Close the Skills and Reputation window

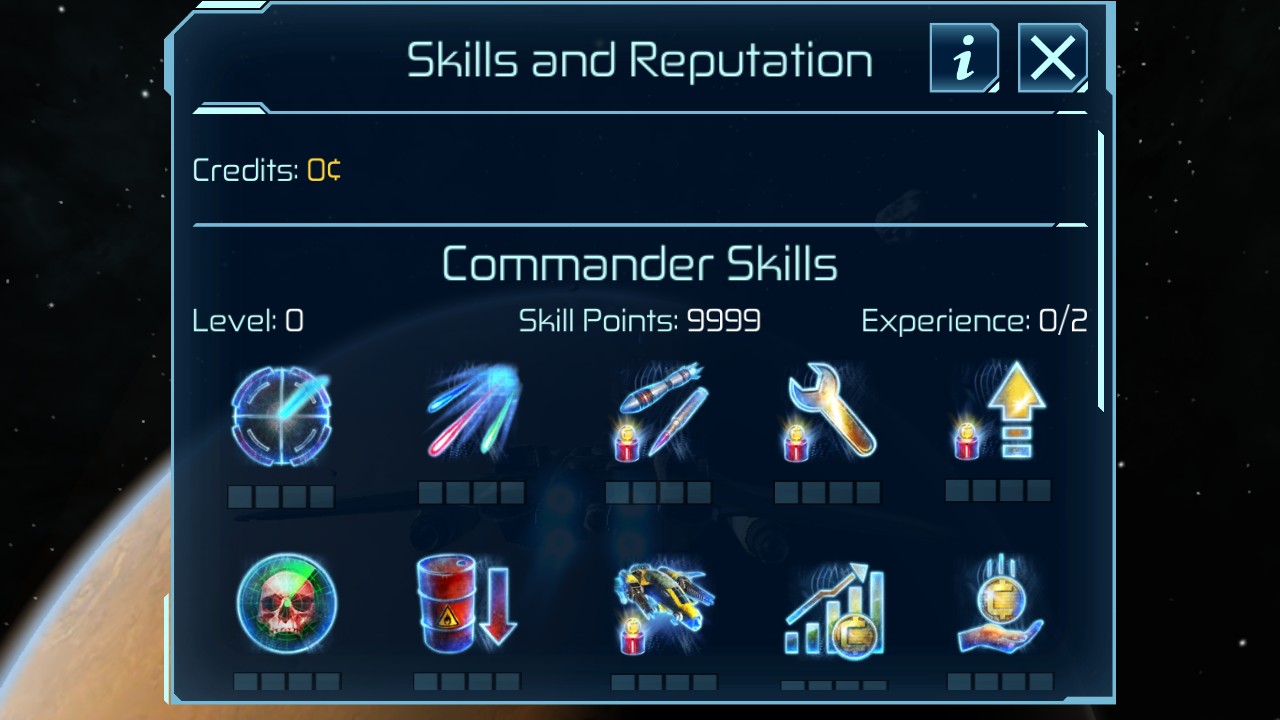(1052, 59)
